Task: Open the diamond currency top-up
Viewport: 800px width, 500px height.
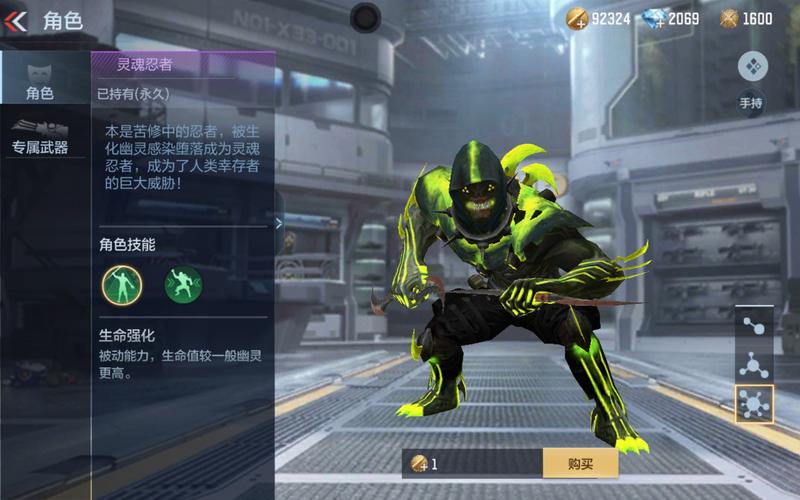Action: [x=654, y=19]
